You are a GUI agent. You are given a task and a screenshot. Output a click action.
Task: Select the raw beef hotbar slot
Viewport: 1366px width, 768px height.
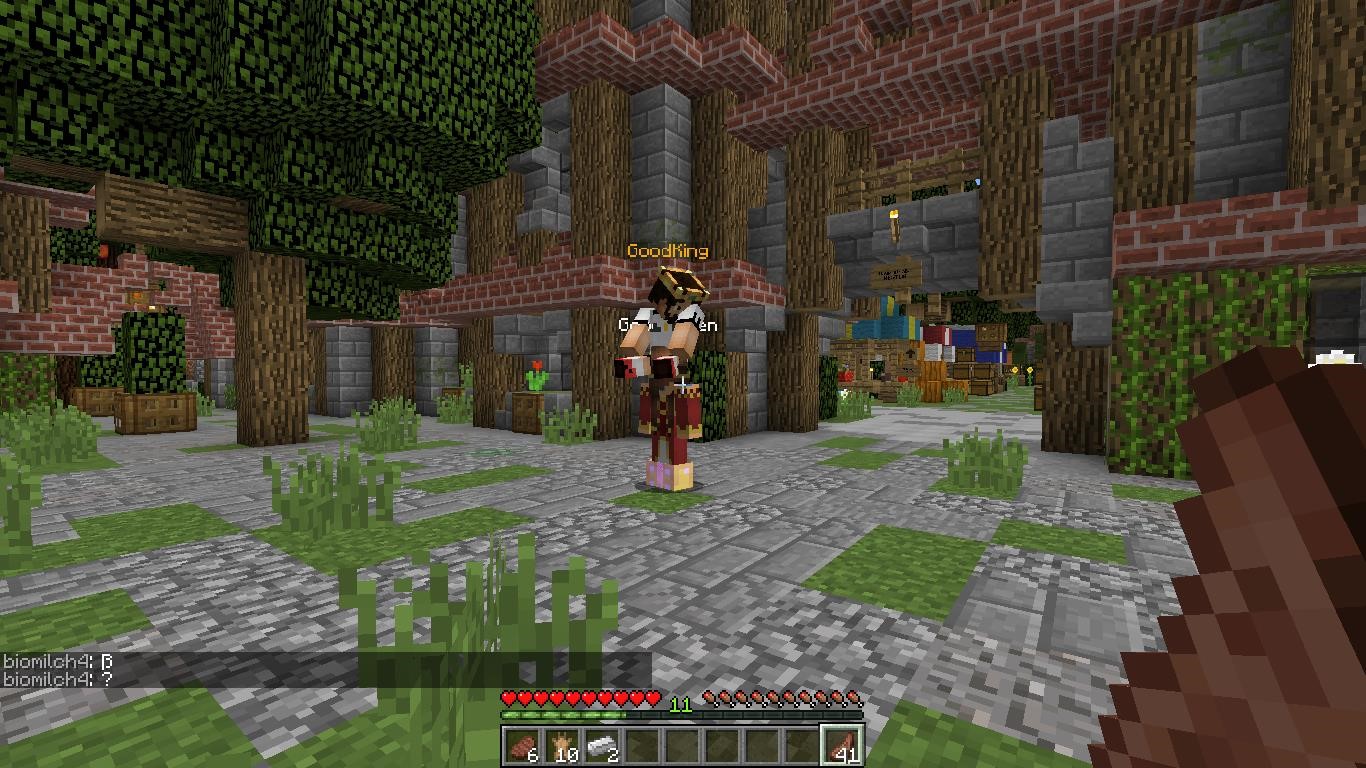(523, 746)
